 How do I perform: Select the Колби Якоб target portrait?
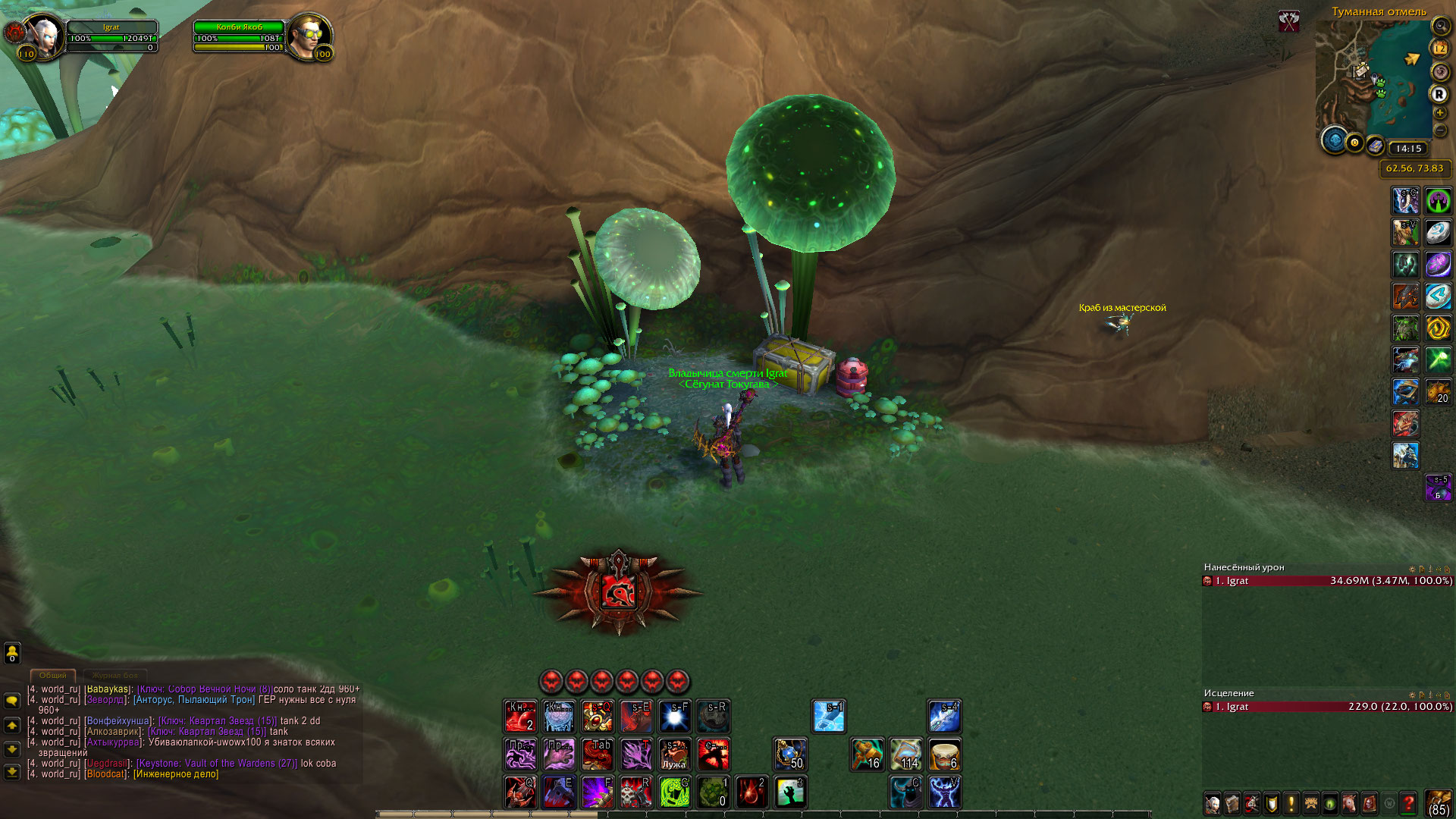coord(309,36)
